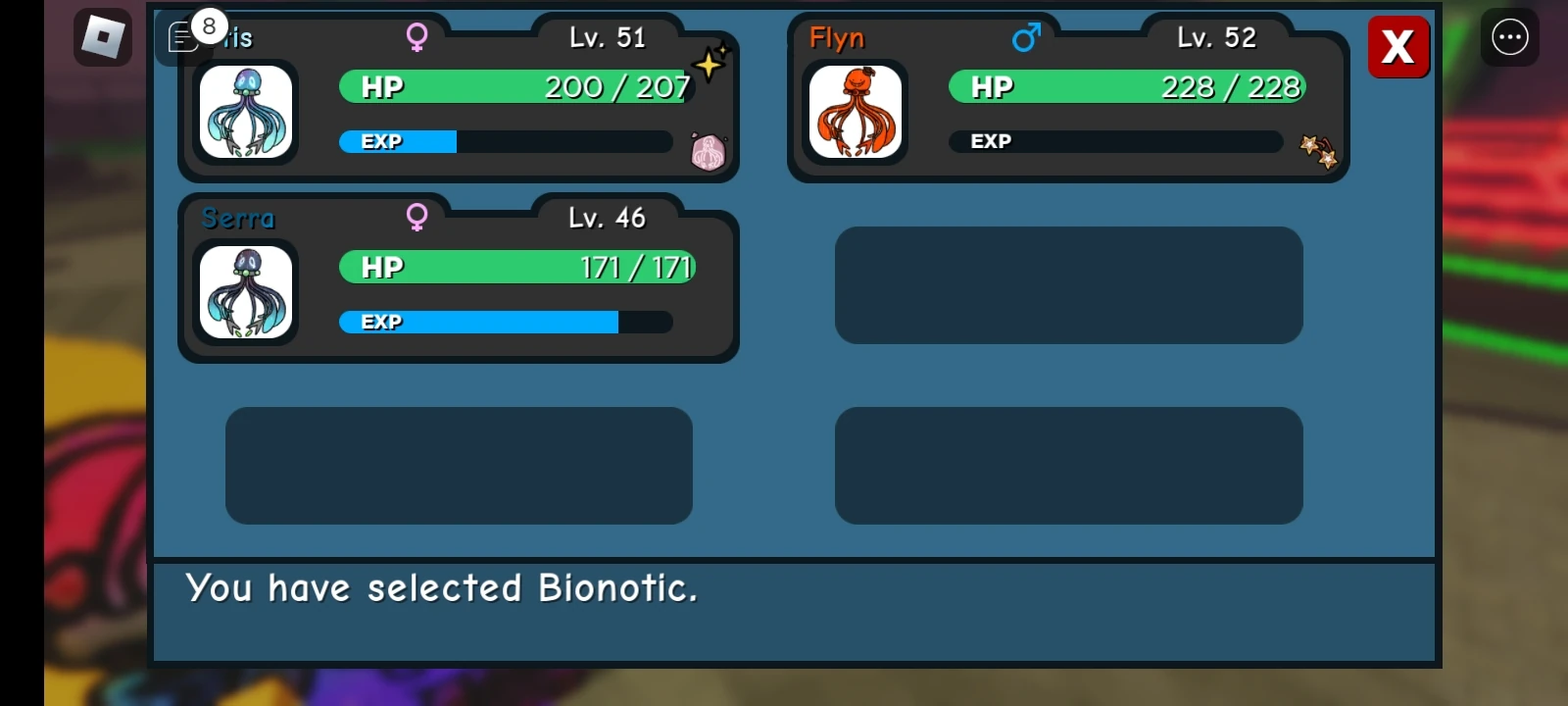This screenshot has width=1568, height=706.
Task: Open the Roblox home menu icon
Action: click(x=101, y=36)
